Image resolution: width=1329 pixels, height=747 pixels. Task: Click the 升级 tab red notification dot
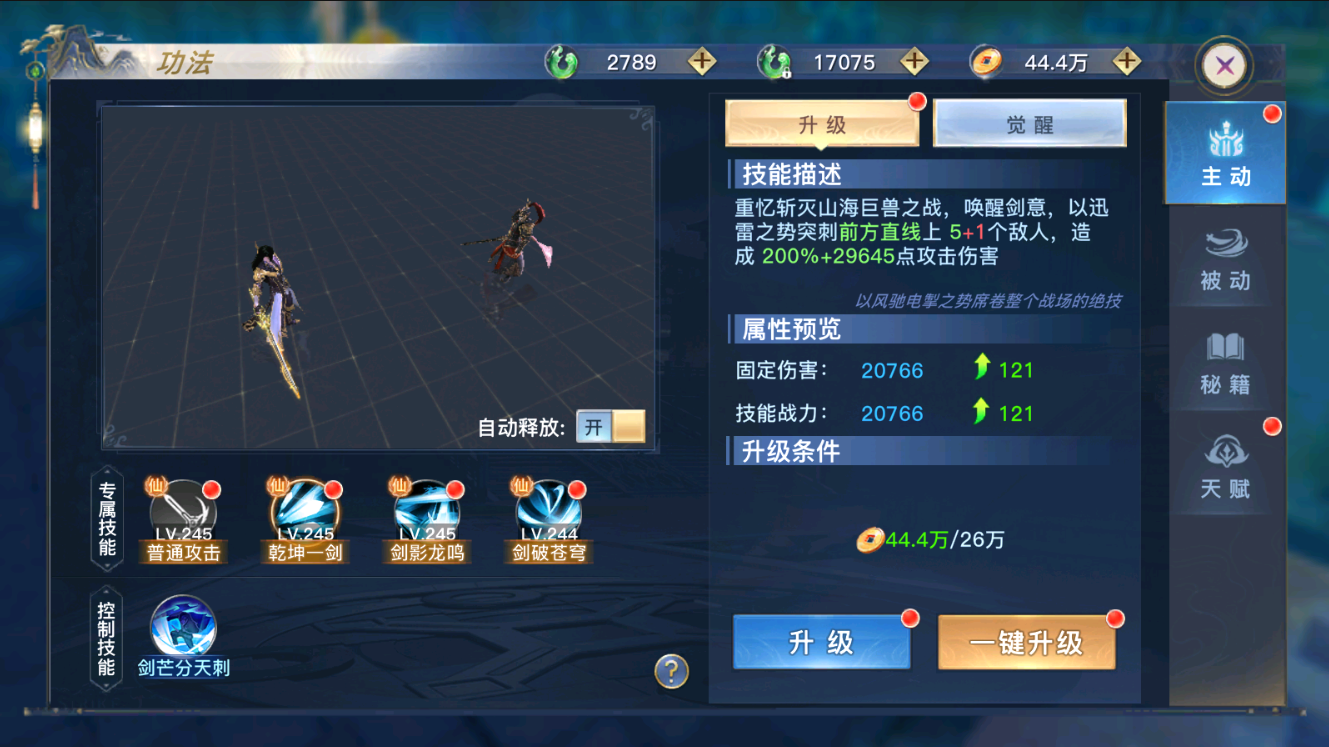pos(918,100)
